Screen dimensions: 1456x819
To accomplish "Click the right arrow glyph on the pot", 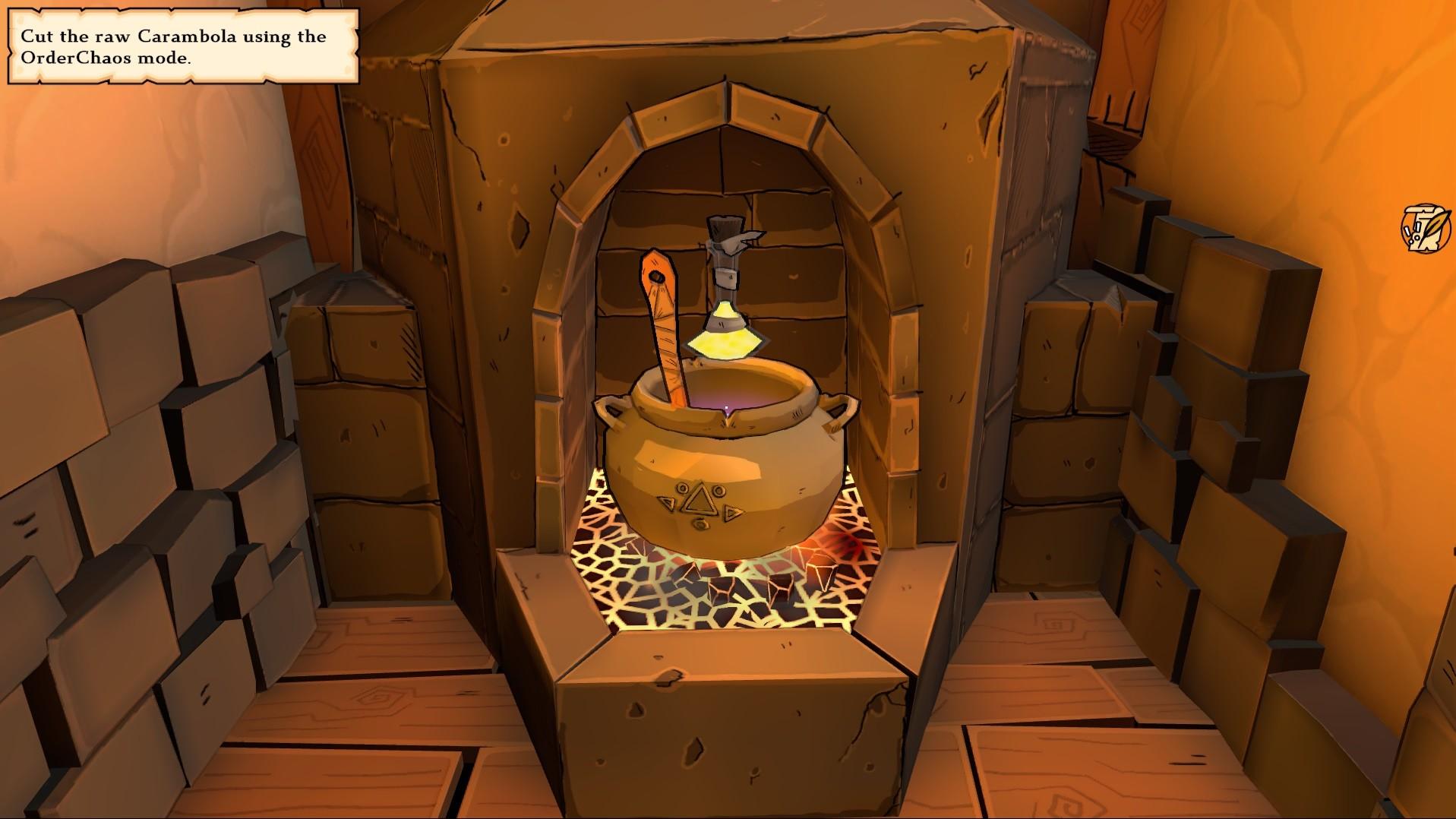I will (x=732, y=513).
